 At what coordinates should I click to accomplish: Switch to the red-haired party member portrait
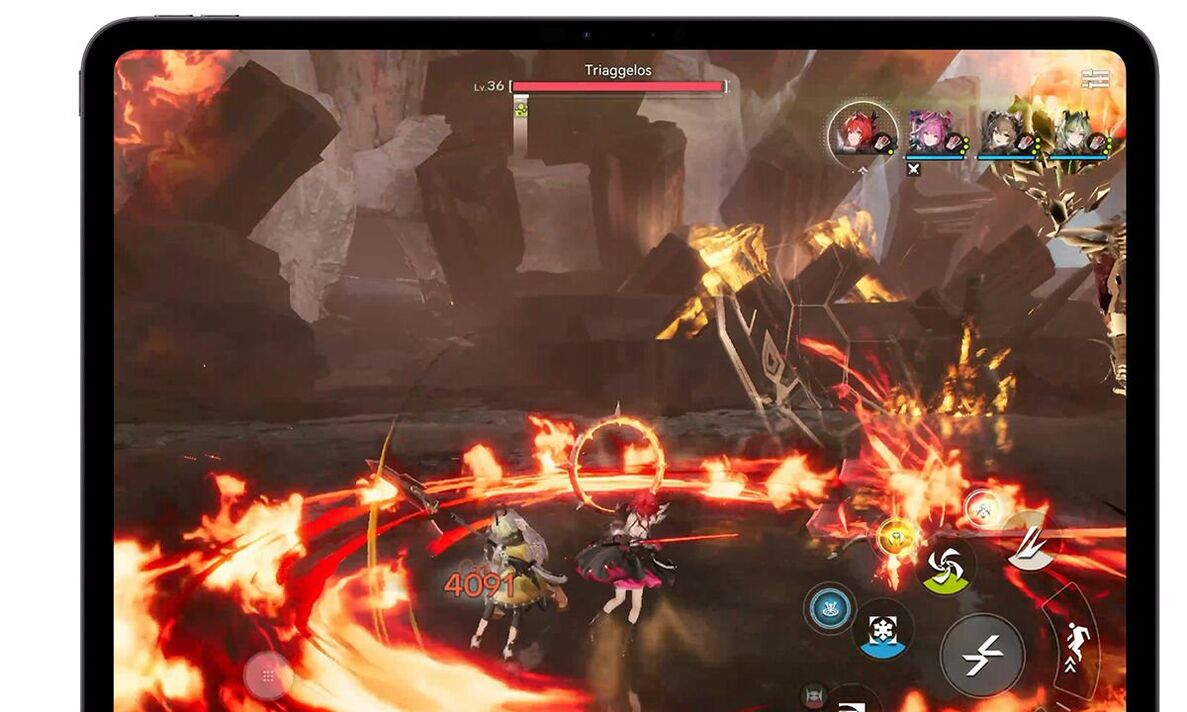click(x=862, y=130)
